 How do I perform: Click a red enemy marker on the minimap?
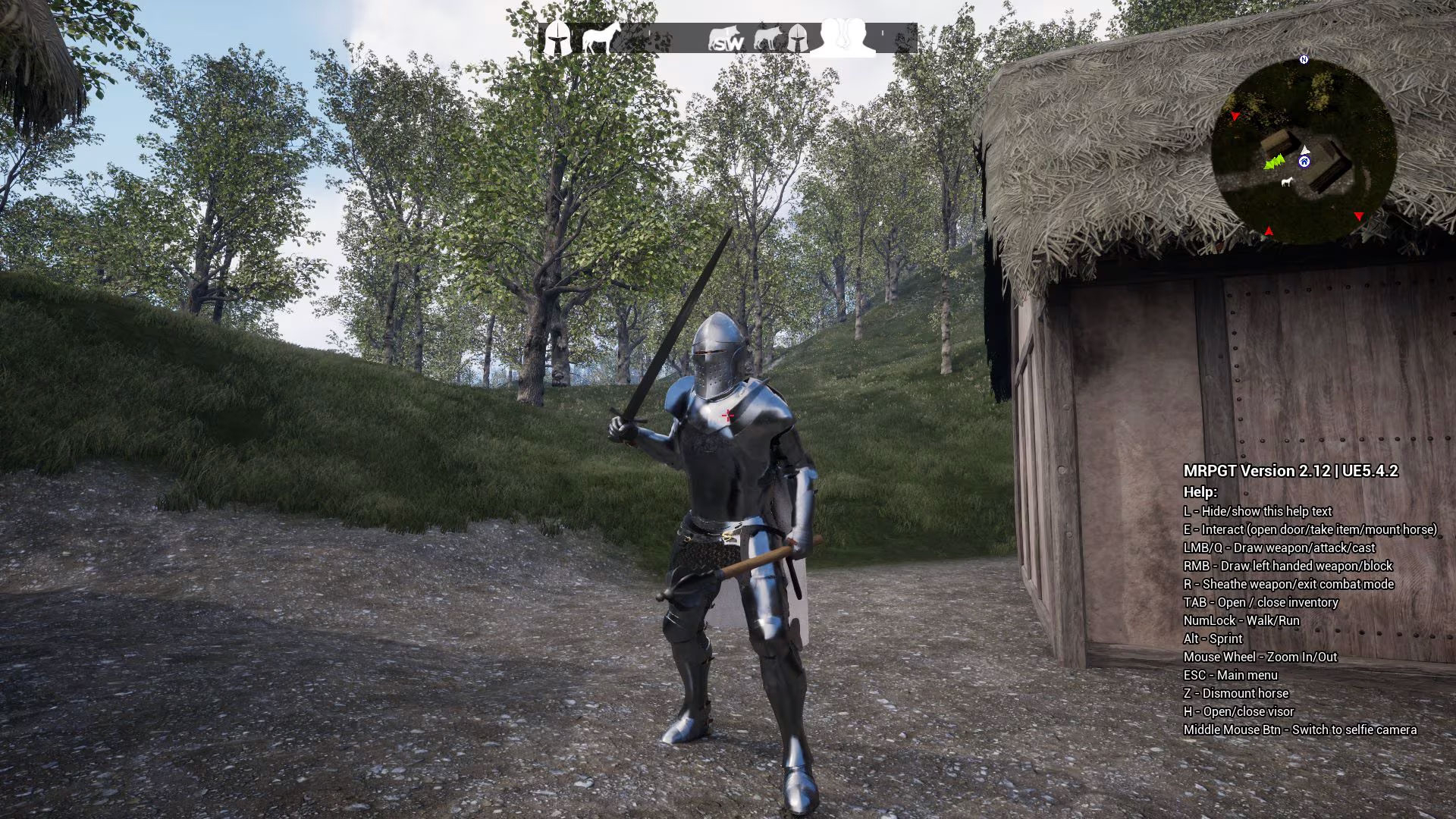coord(1359,216)
